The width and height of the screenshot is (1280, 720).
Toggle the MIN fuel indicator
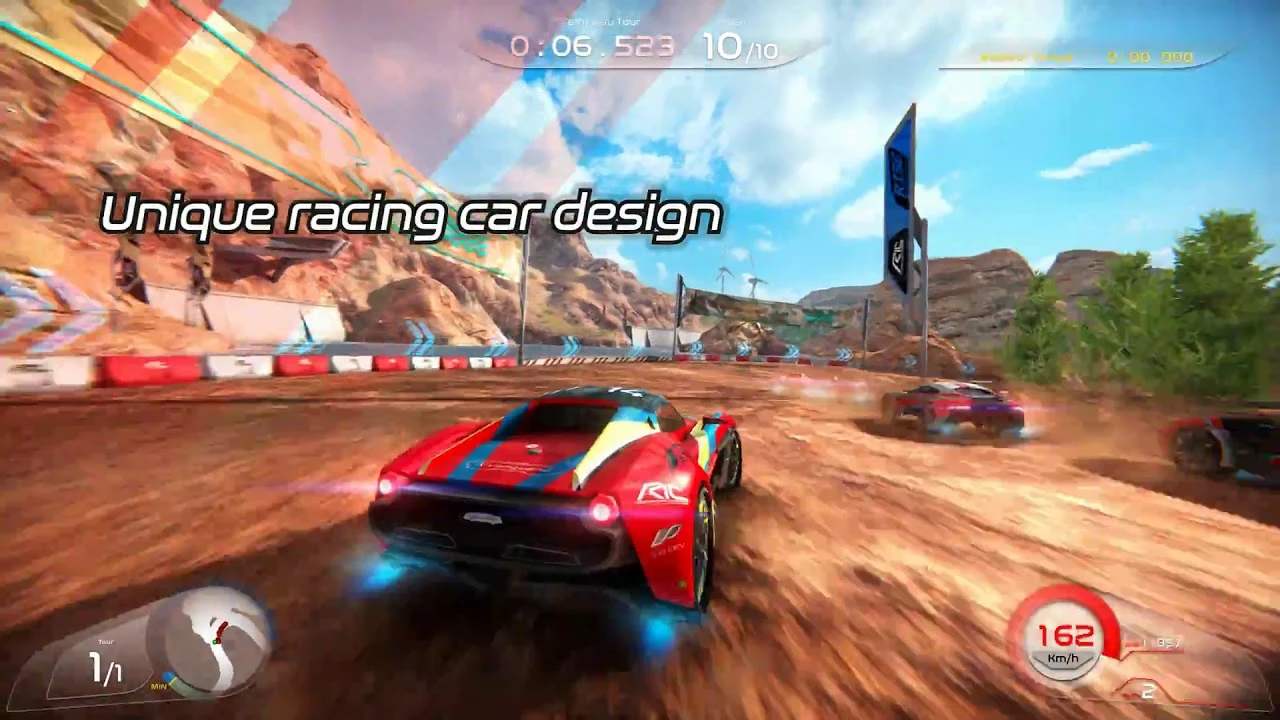click(x=159, y=686)
